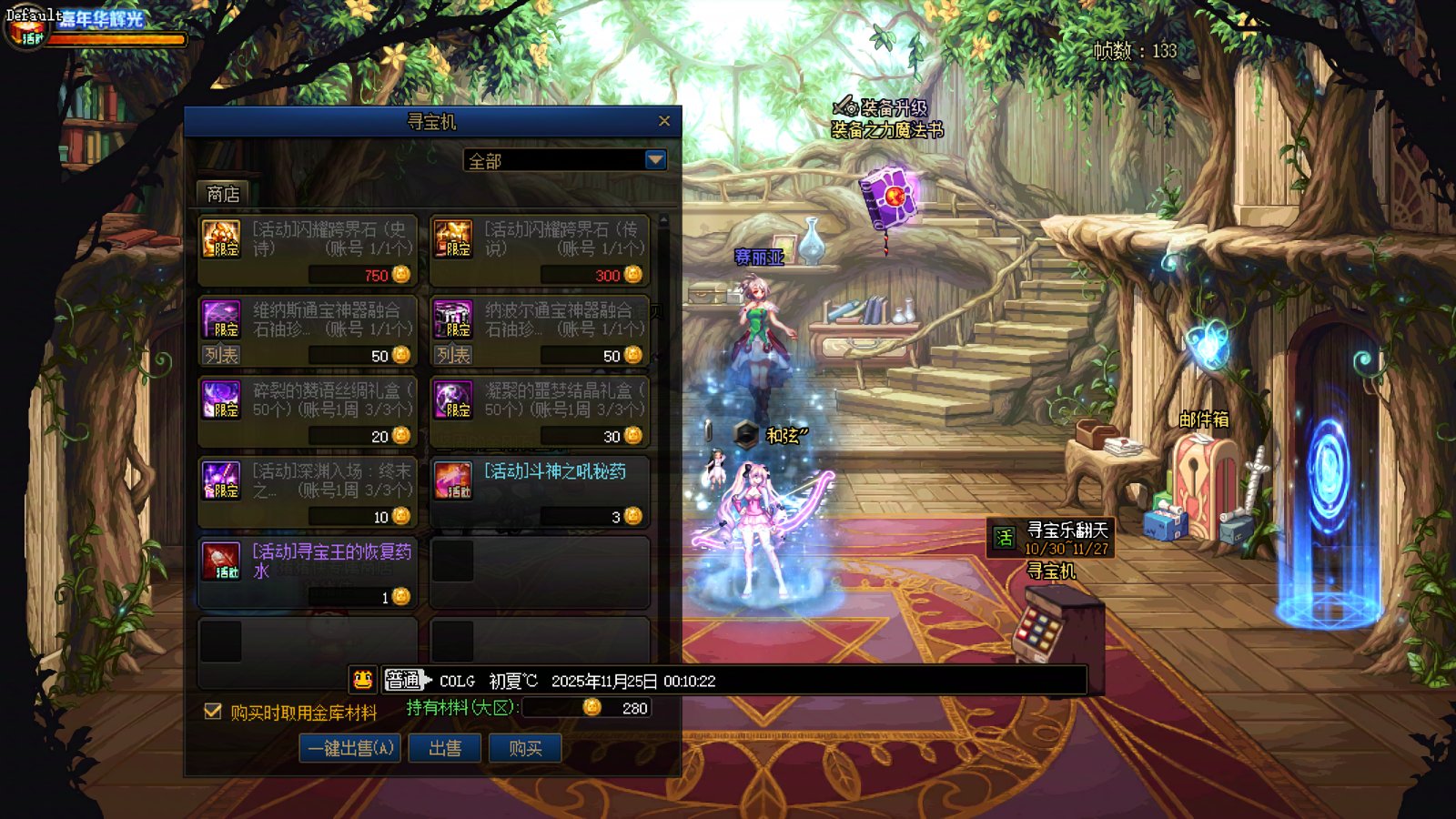Choose the 维纳斯通宝神器融合石 item
This screenshot has height=819, width=1456.
308,320
